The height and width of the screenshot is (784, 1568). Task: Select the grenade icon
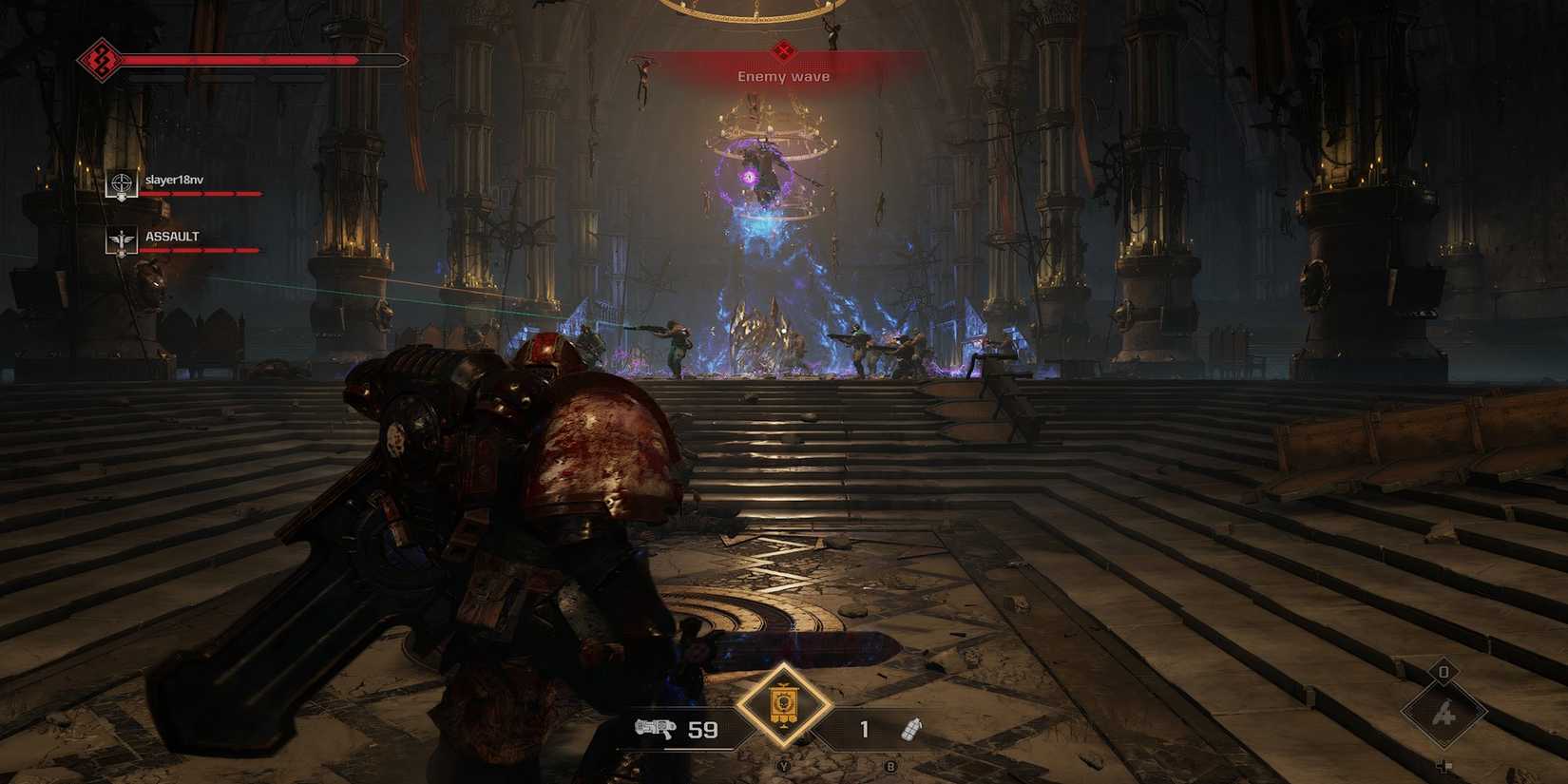click(910, 730)
